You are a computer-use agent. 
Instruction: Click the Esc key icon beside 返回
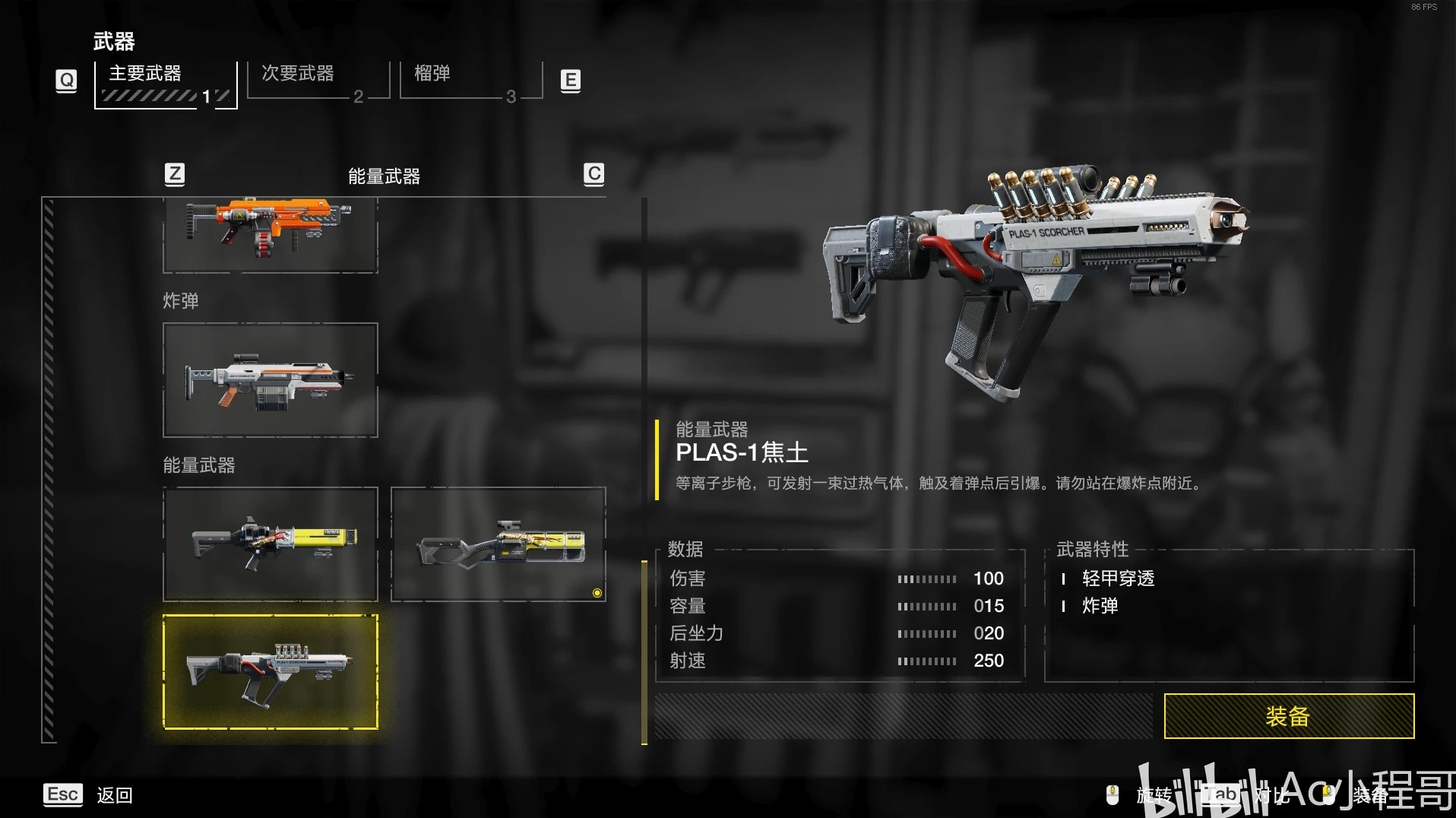tap(62, 794)
